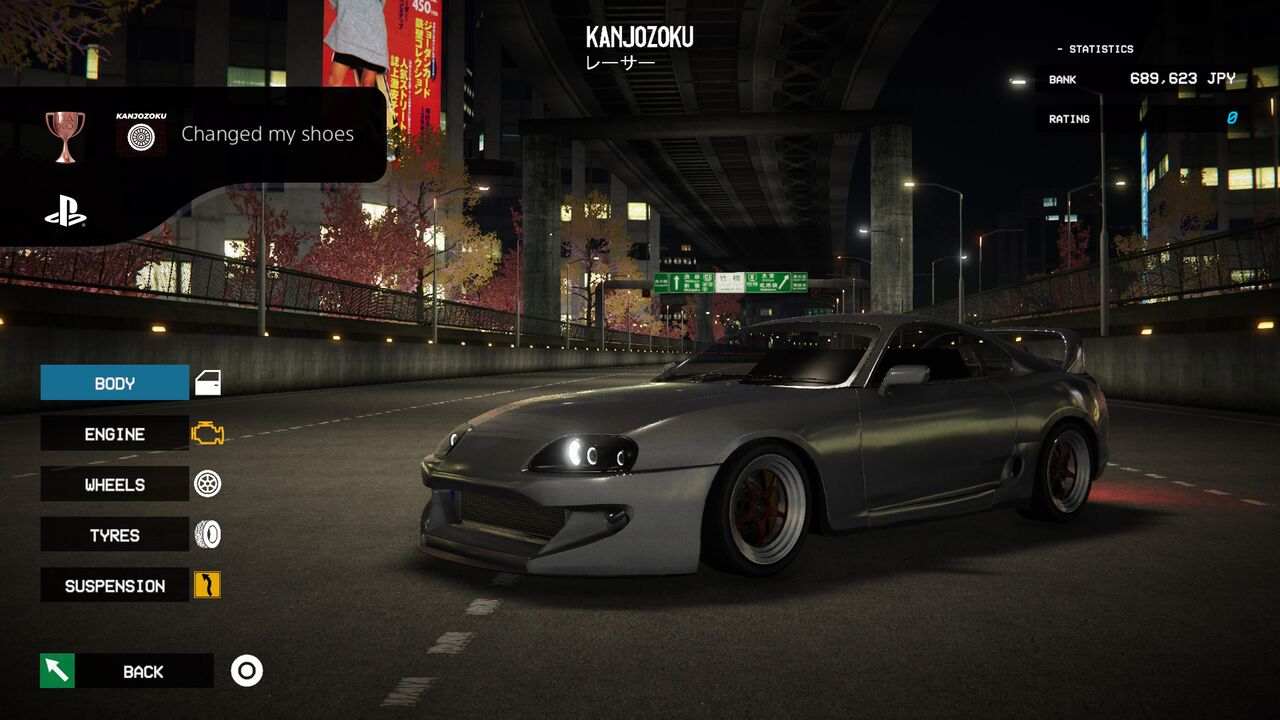Open Suspension tuning options
Screen dimensions: 1280x720
point(115,585)
